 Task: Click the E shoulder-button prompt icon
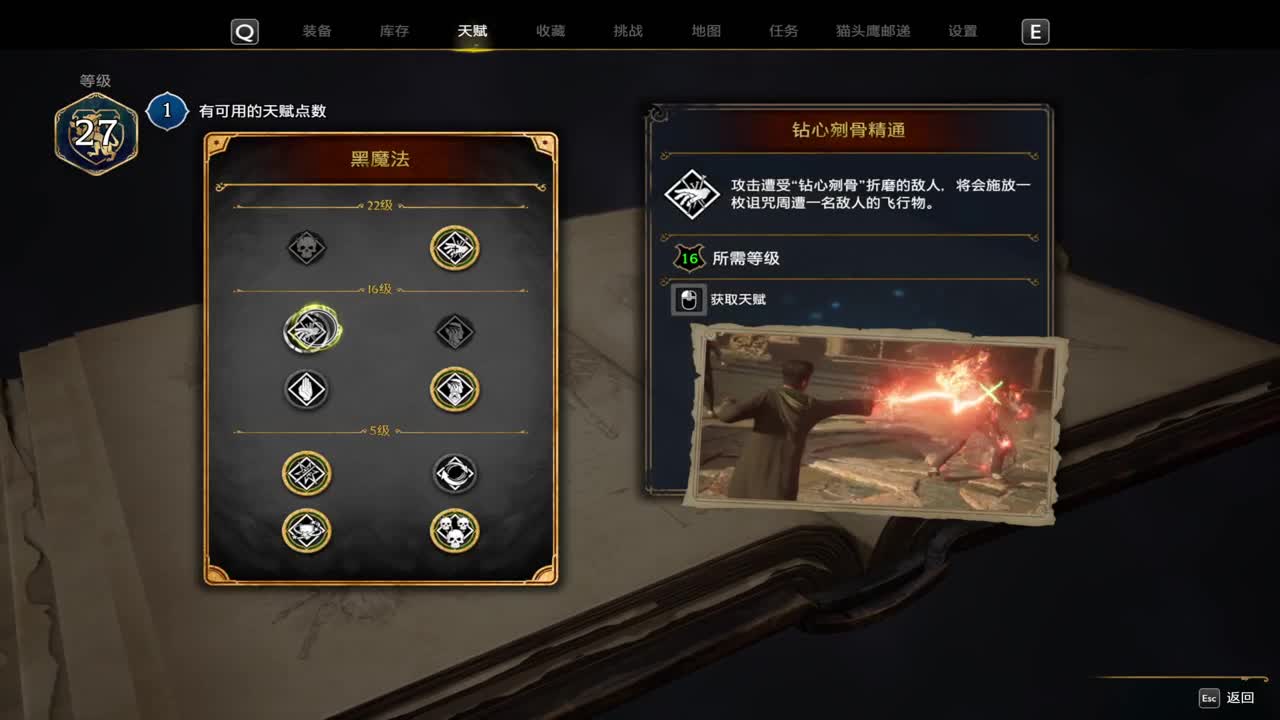(x=1036, y=31)
